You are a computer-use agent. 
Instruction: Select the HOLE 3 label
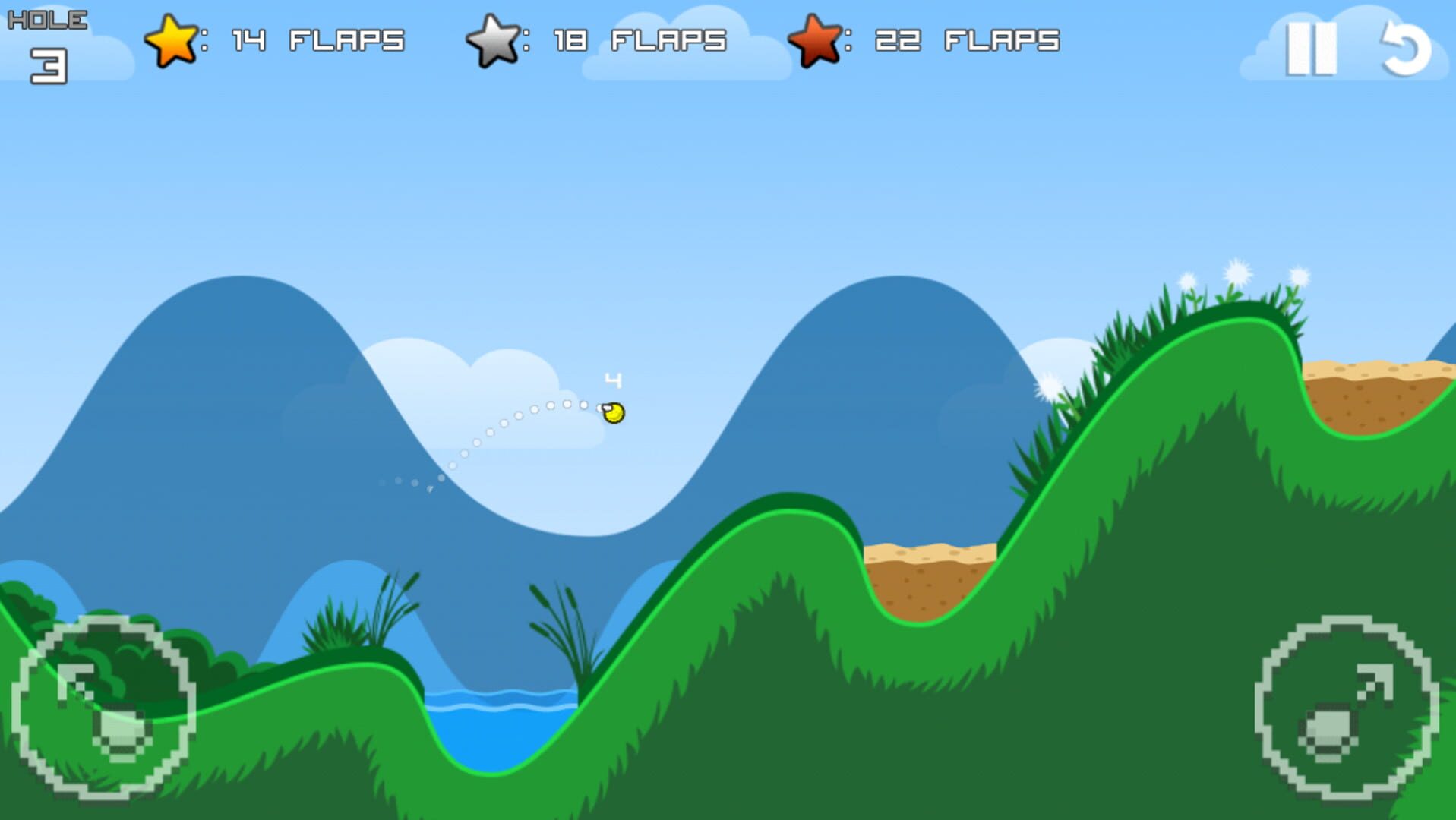coord(47,38)
